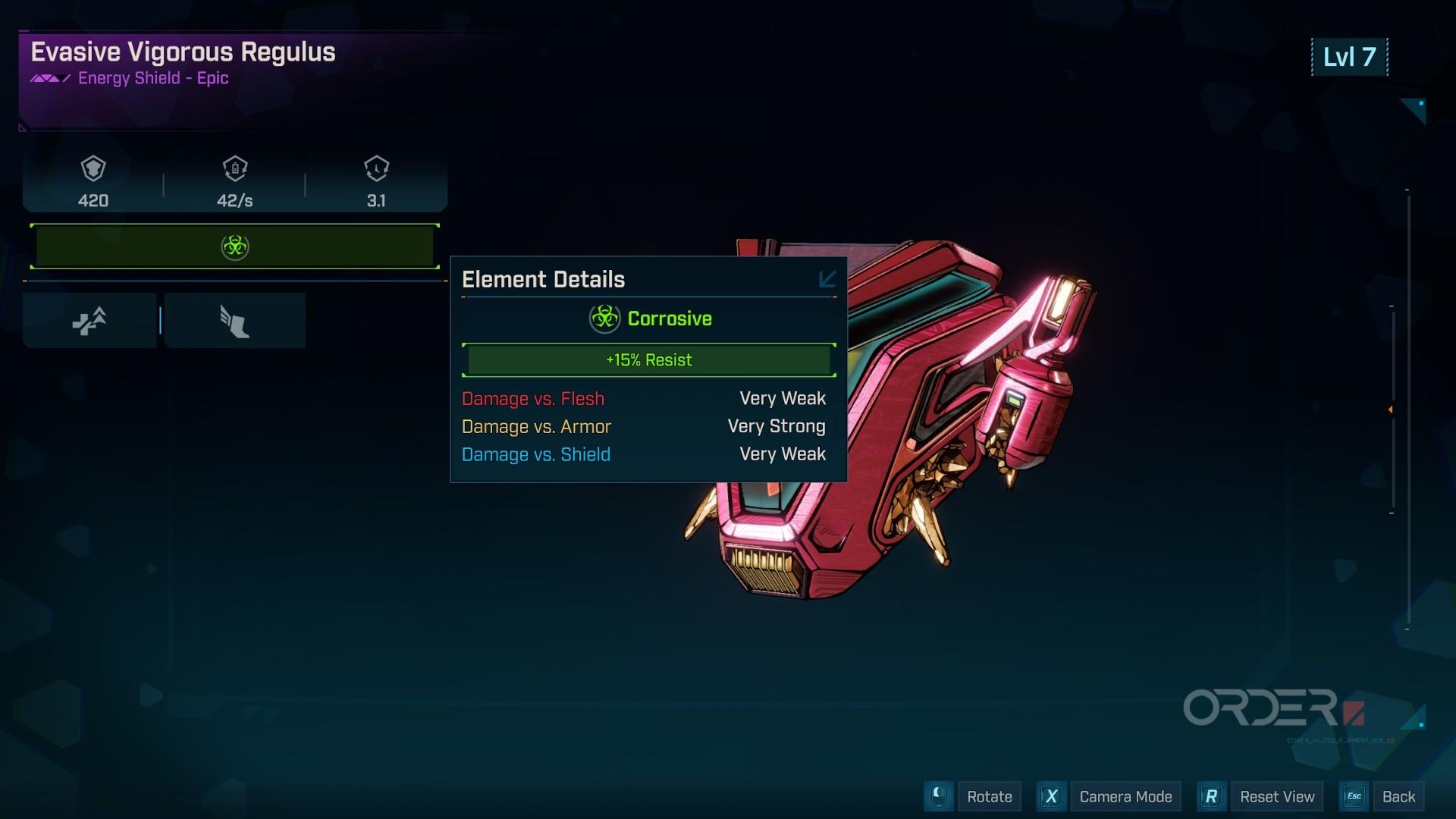1456x819 pixels.
Task: Choose Reset View
Action: click(1276, 796)
